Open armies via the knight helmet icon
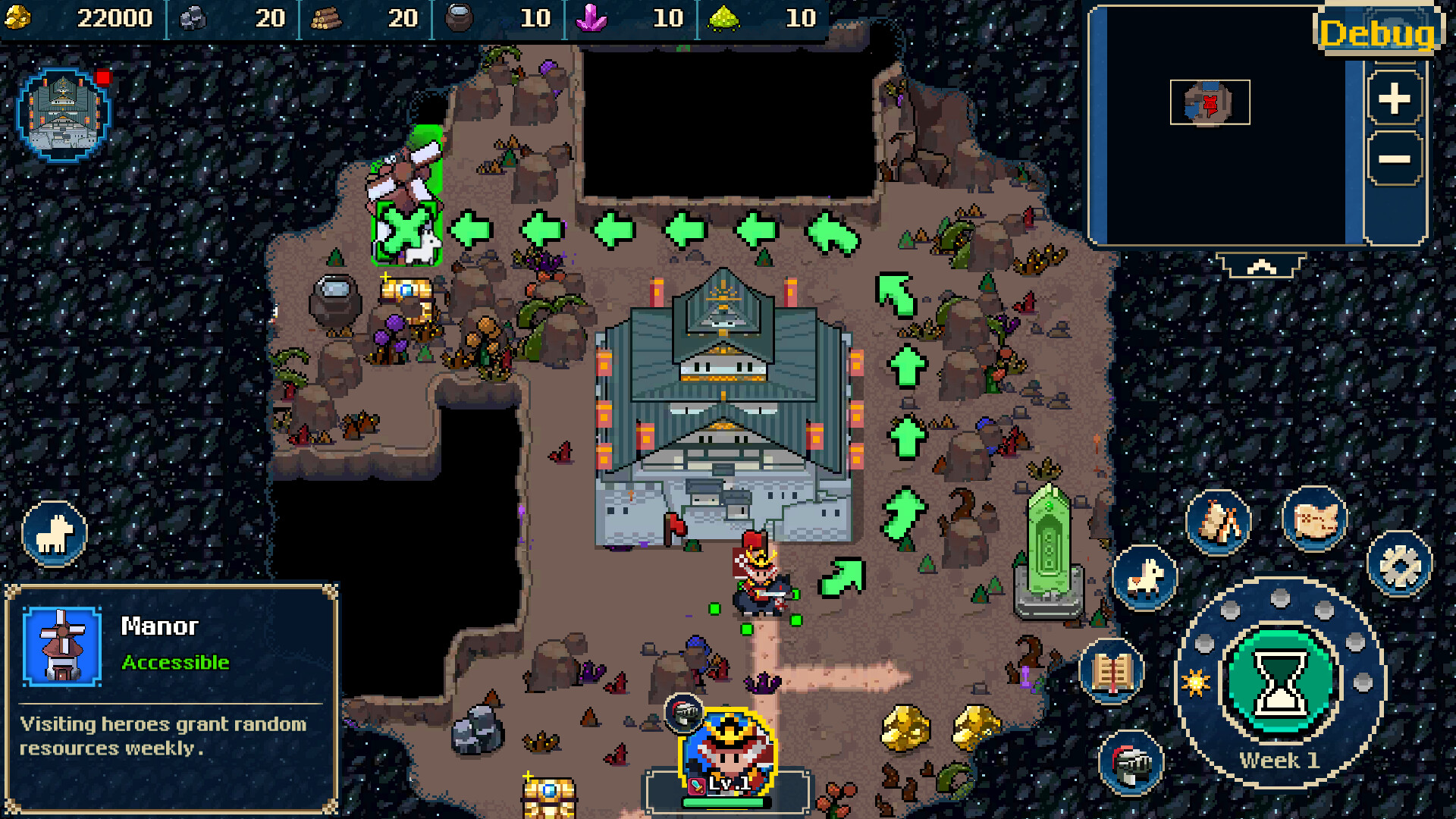The height and width of the screenshot is (819, 1456). (x=1131, y=761)
